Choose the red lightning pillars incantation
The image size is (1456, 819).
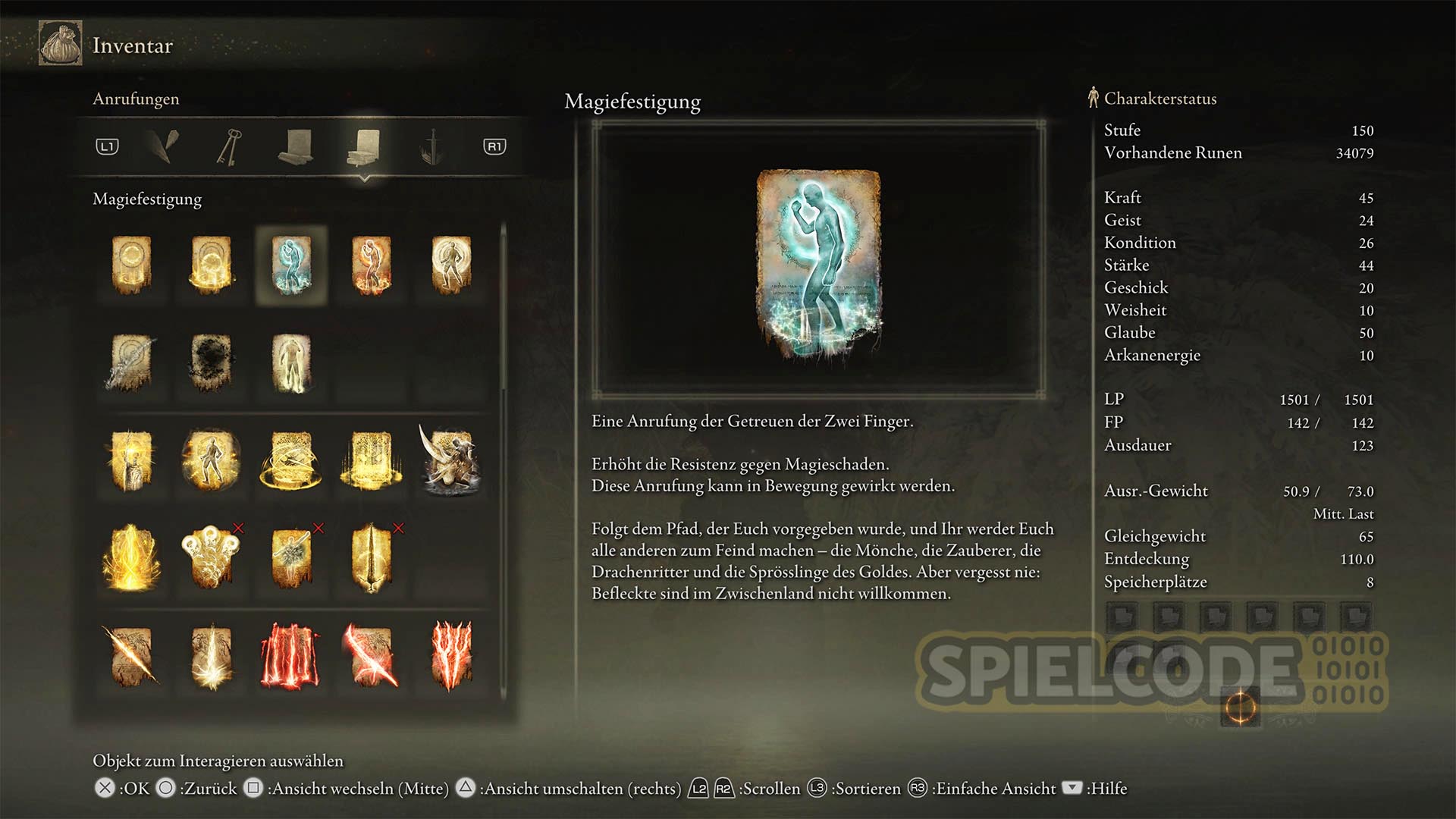[x=291, y=655]
